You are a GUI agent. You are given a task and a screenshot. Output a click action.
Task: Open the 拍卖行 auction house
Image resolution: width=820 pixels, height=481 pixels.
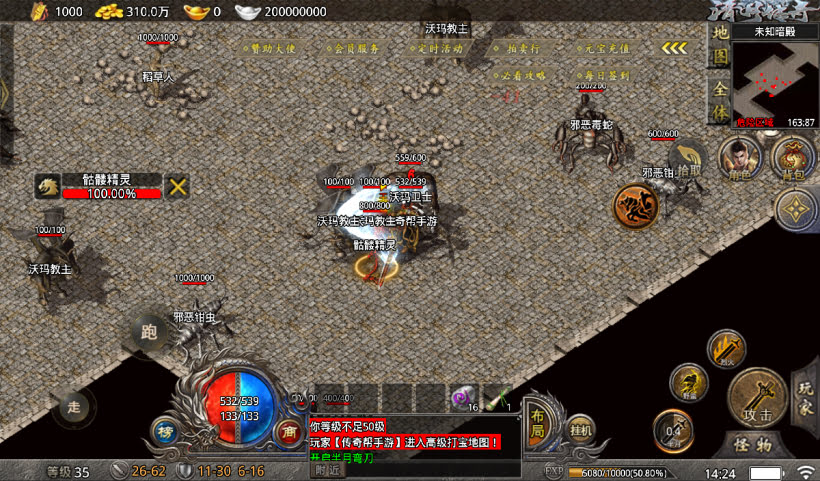coord(523,47)
